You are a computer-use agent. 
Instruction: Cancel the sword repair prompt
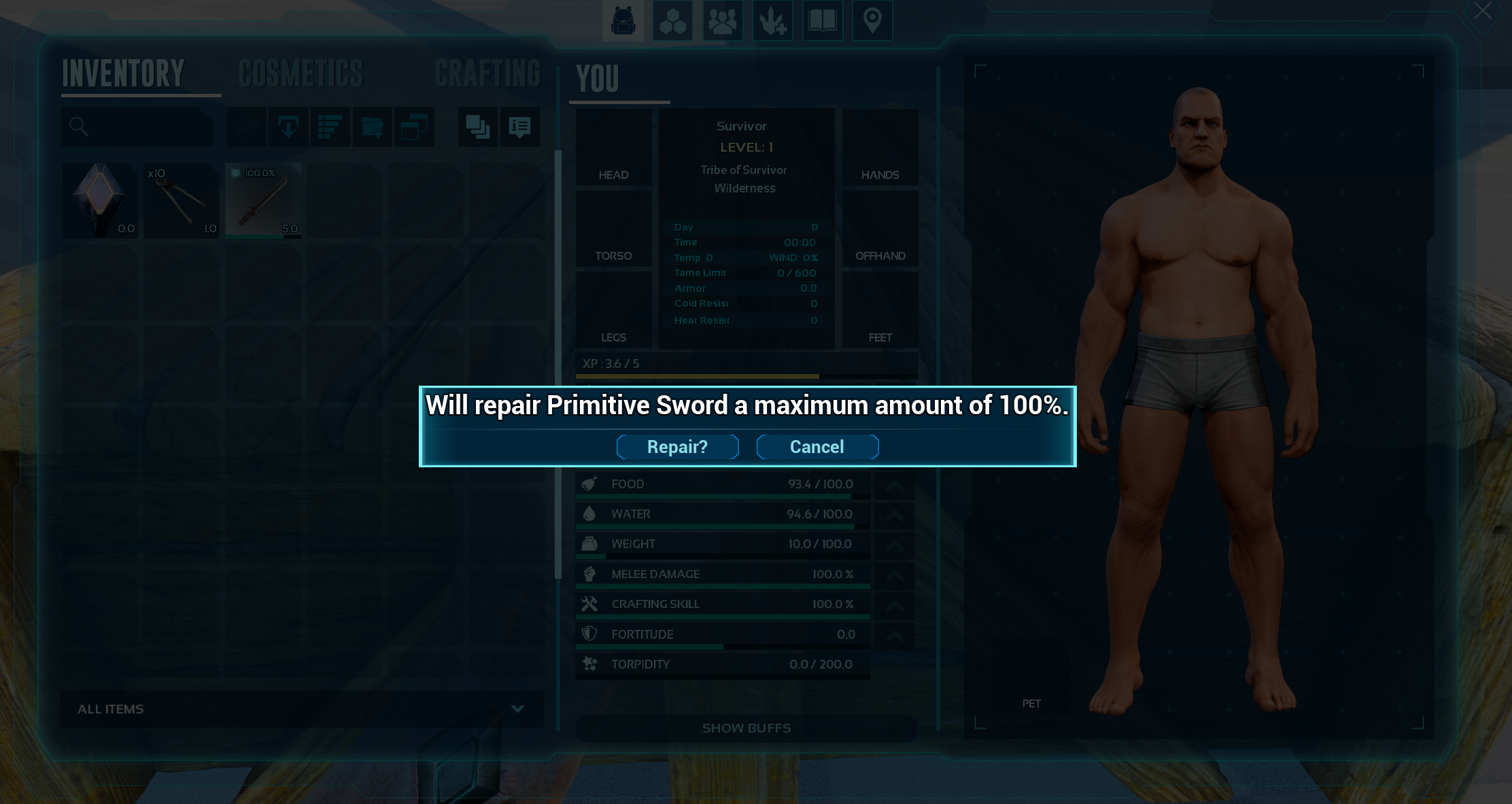[x=817, y=447]
